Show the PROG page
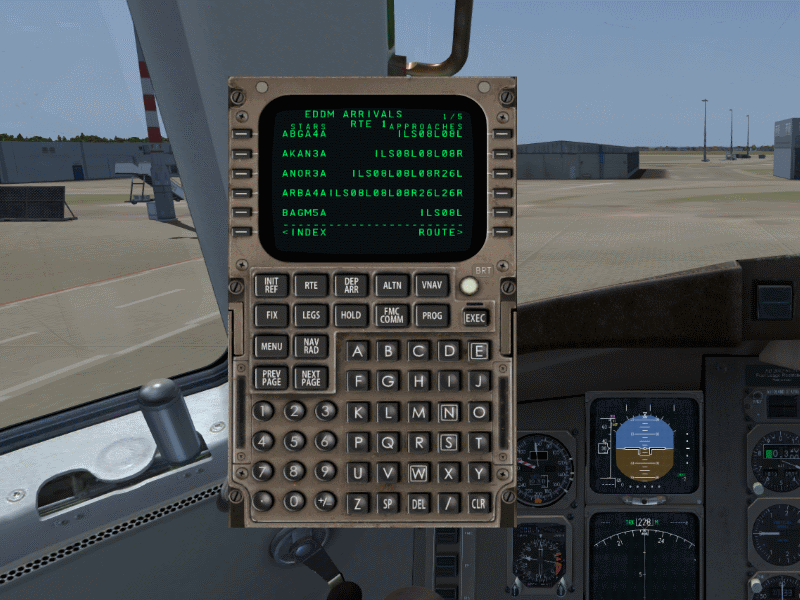Screen dimensions: 800x600 click(431, 315)
